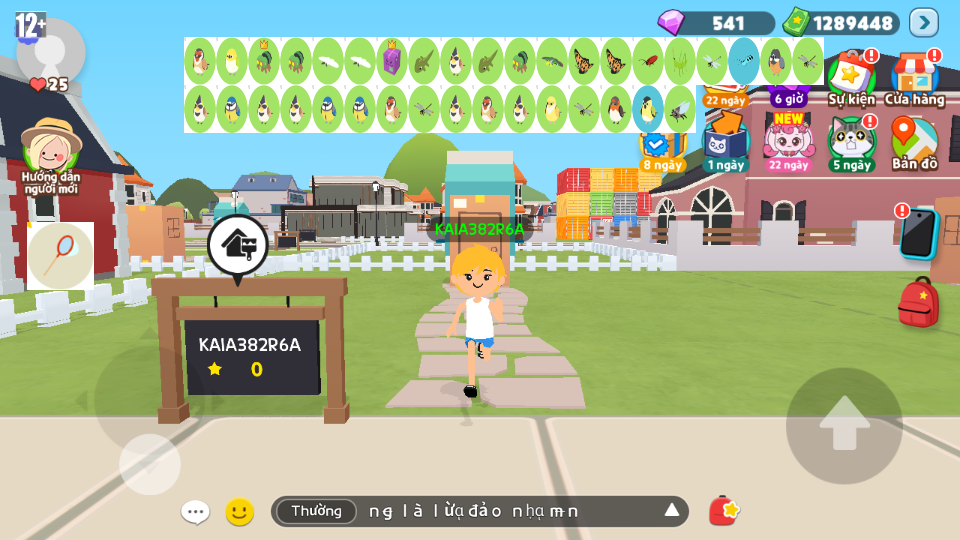Expand the top-right arrow button
The width and height of the screenshot is (960, 540).
point(923,22)
